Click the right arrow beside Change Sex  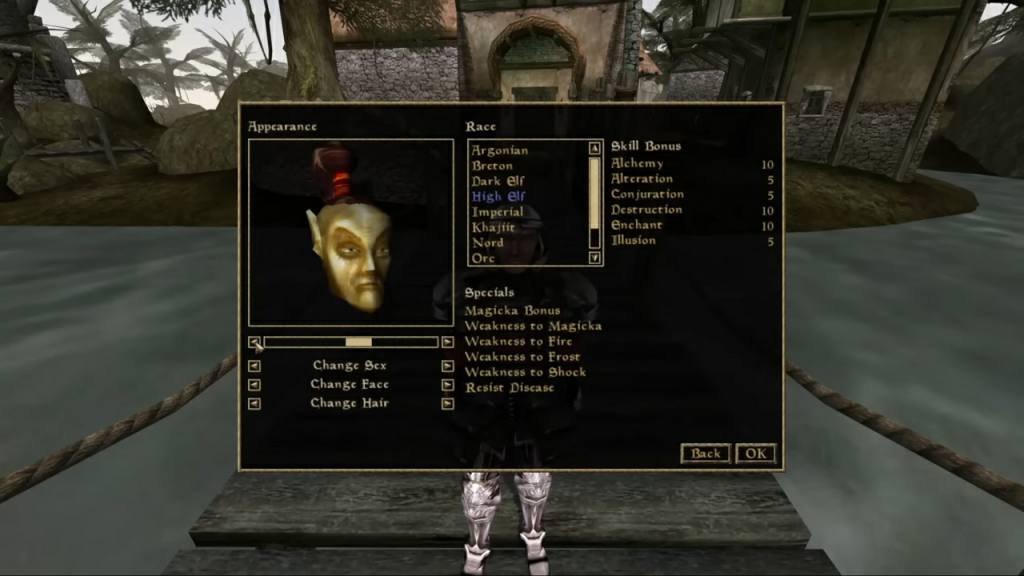point(447,366)
